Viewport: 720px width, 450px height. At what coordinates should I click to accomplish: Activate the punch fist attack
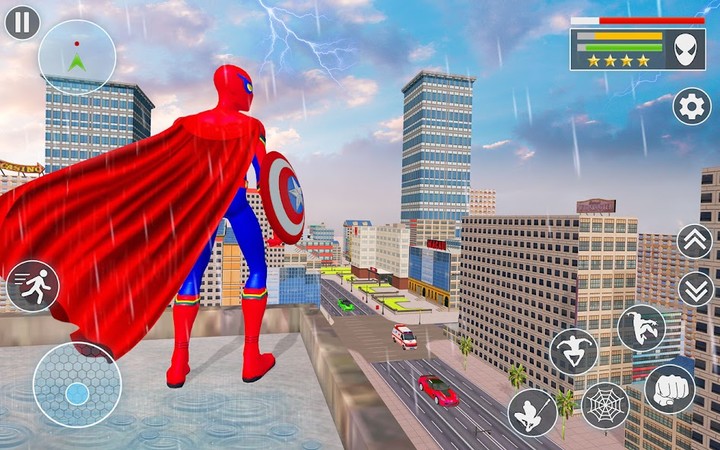669,388
